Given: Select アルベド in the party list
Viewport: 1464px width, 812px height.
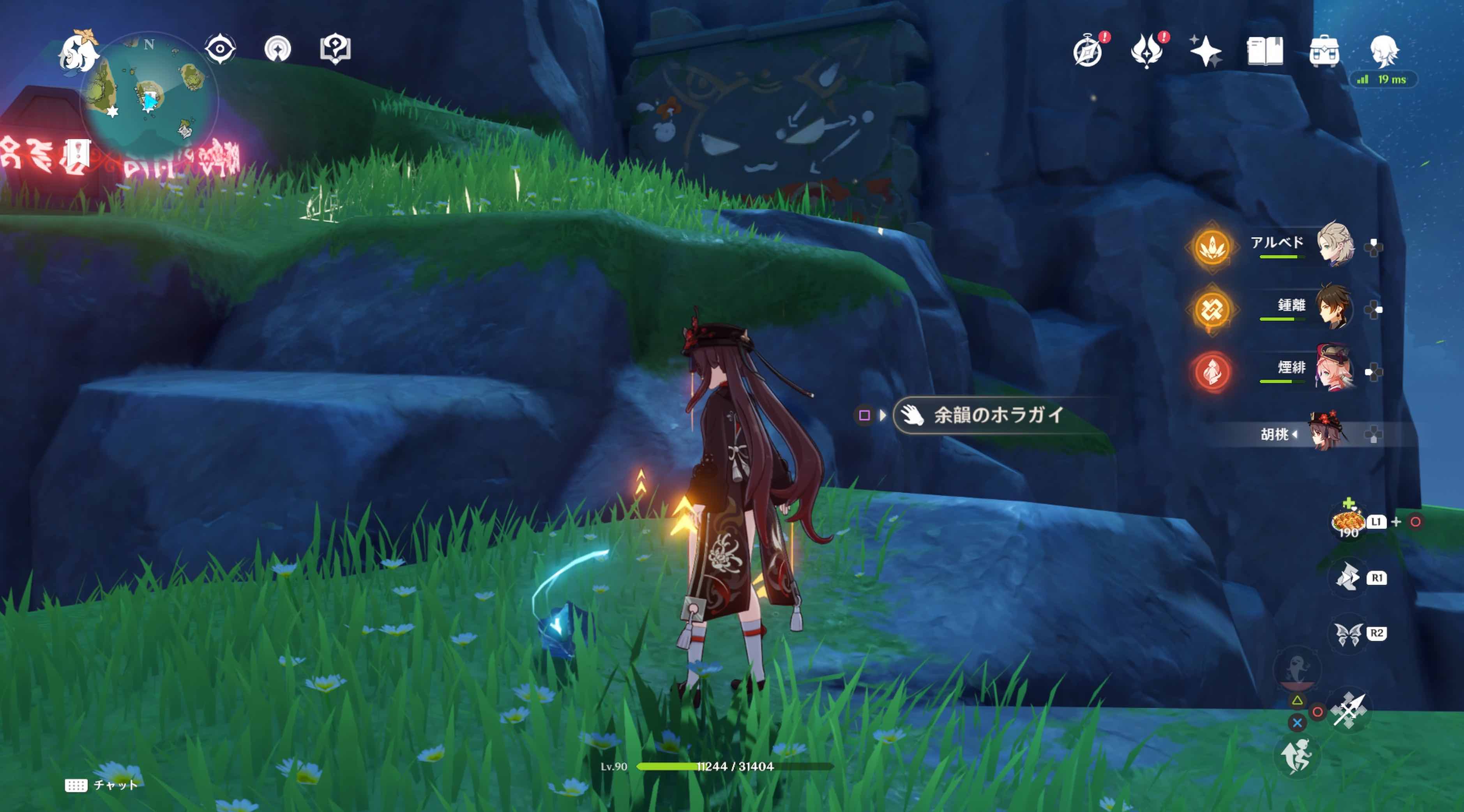Looking at the screenshot, I should click(1335, 247).
